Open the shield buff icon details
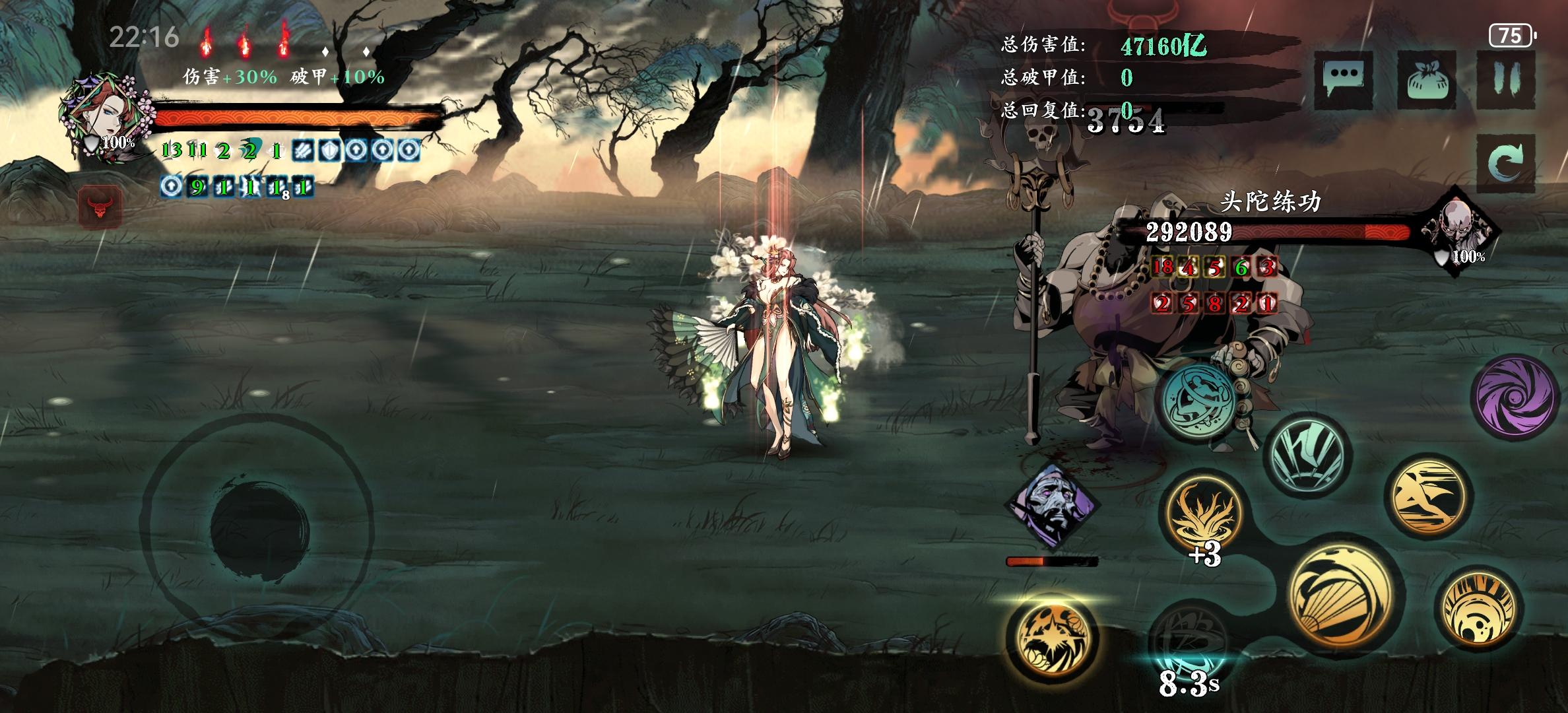 tap(330, 151)
